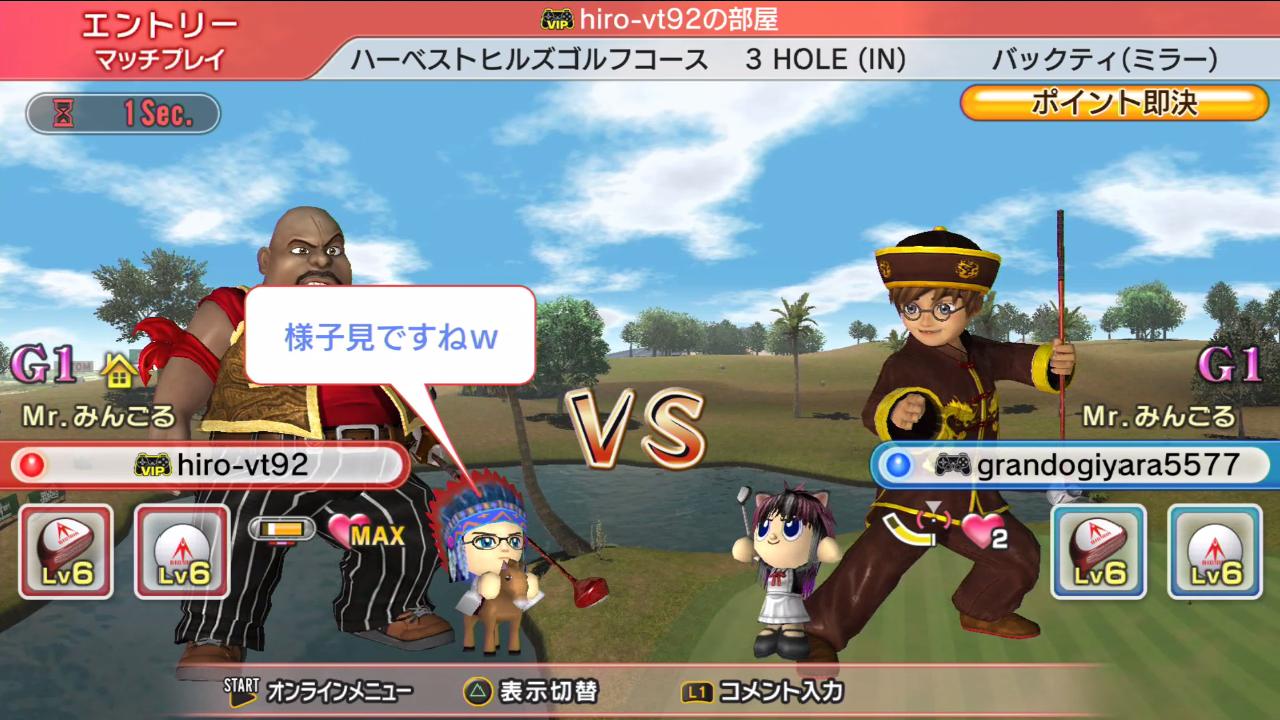Click hiro-vt92's player name plate
The image size is (1280, 720).
tap(208, 464)
